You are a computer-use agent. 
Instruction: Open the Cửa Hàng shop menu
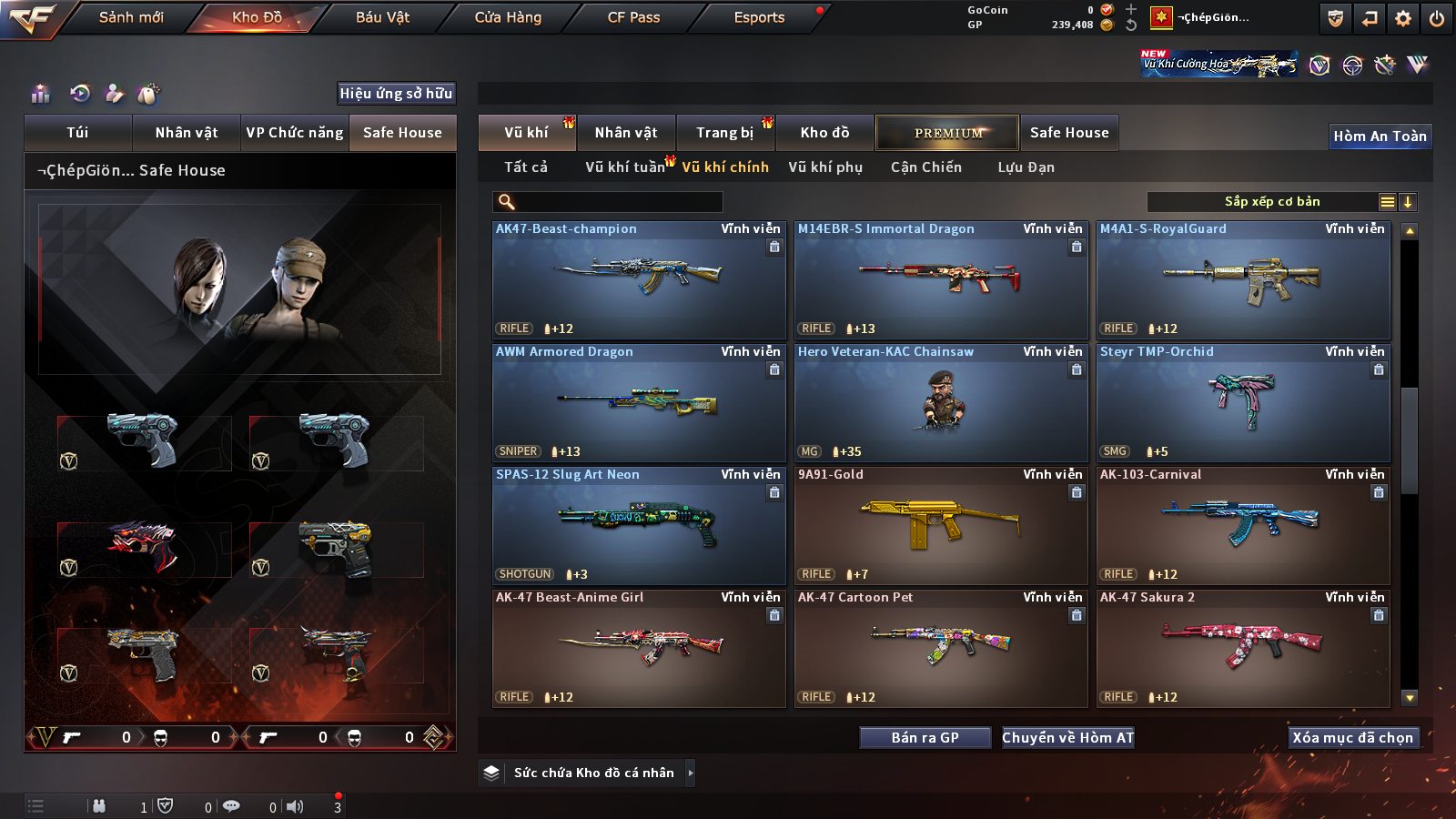tap(508, 17)
